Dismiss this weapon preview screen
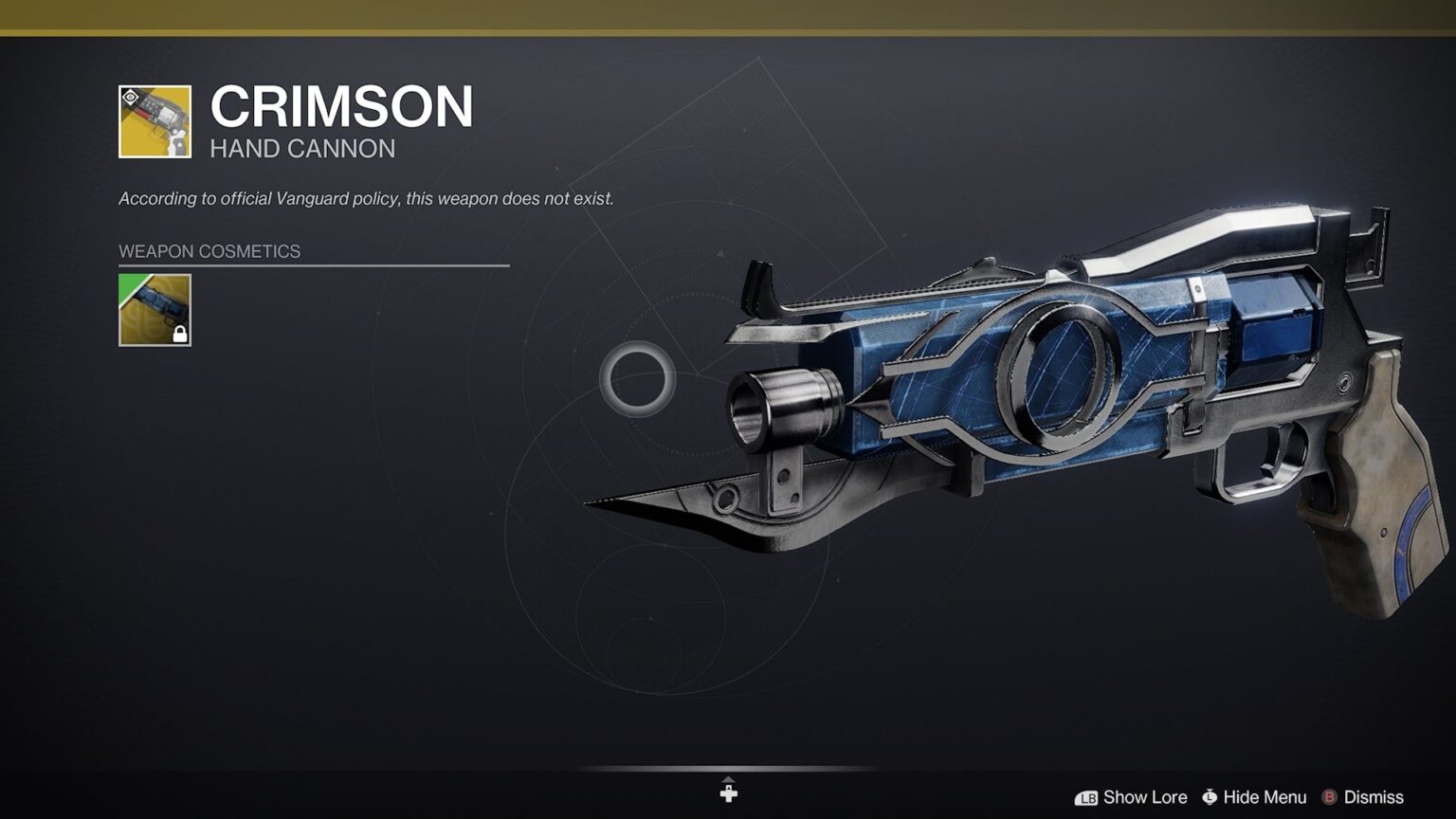1456x819 pixels. (x=1376, y=797)
